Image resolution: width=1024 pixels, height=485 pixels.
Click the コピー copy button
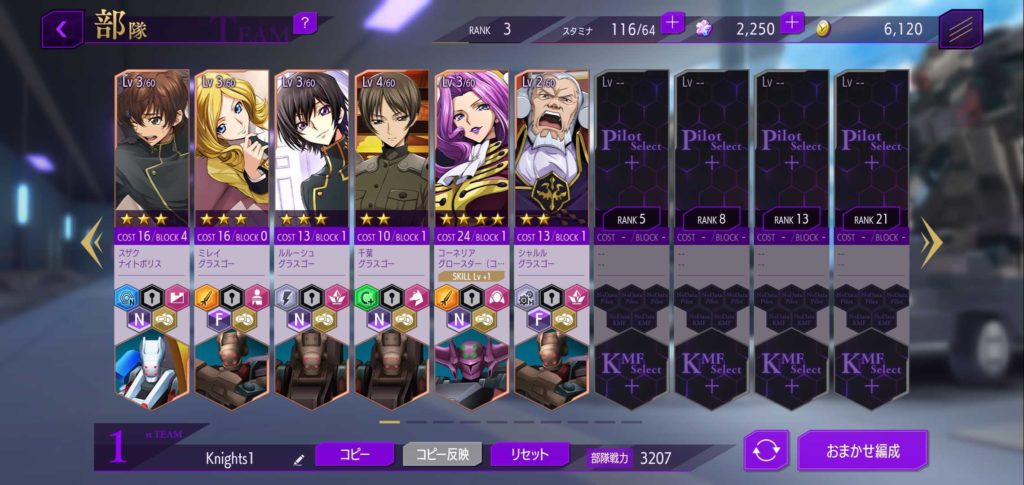[x=354, y=454]
